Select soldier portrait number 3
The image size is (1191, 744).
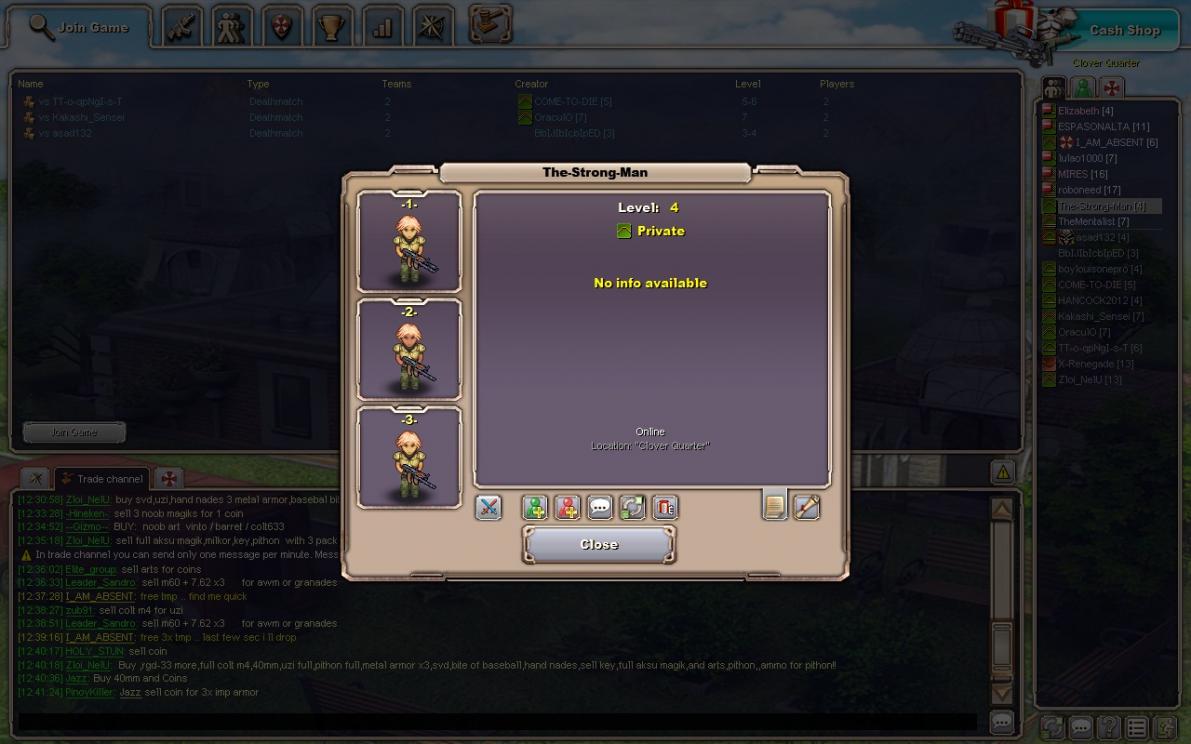pyautogui.click(x=409, y=458)
